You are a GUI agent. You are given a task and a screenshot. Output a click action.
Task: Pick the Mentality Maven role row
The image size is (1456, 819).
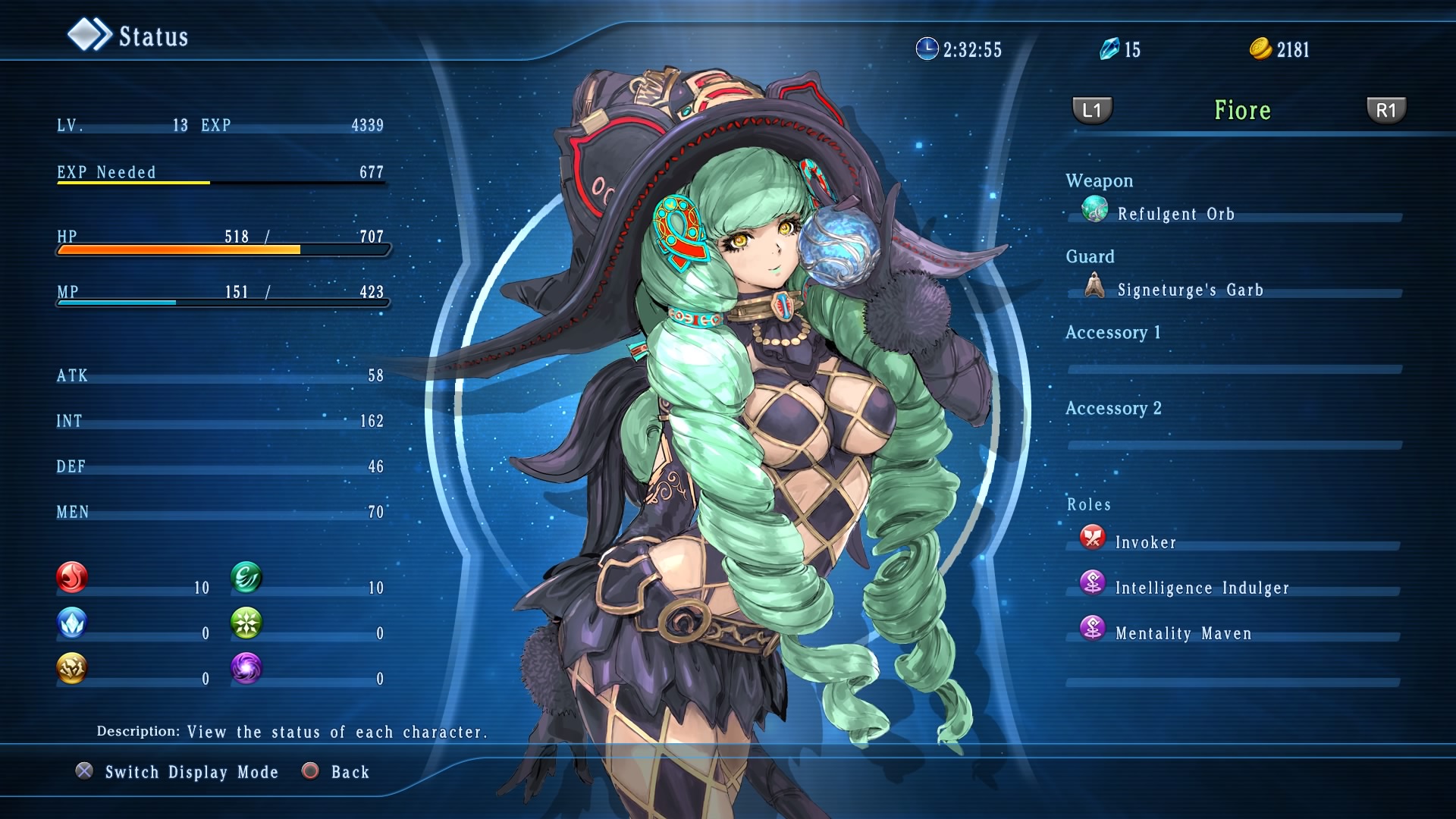[x=1183, y=633]
